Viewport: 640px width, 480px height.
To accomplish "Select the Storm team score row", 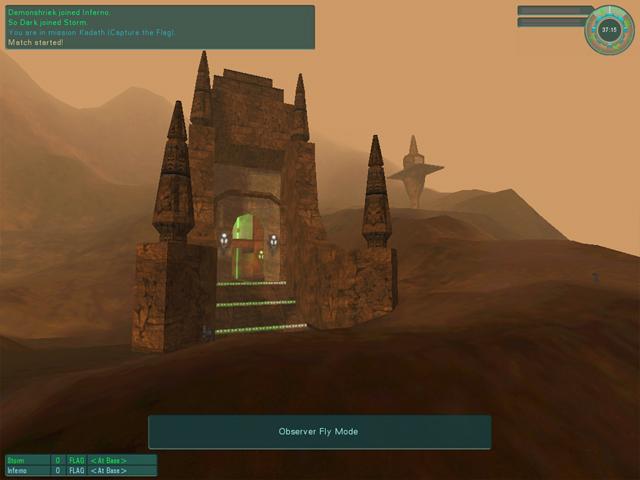I will click(x=81, y=460).
